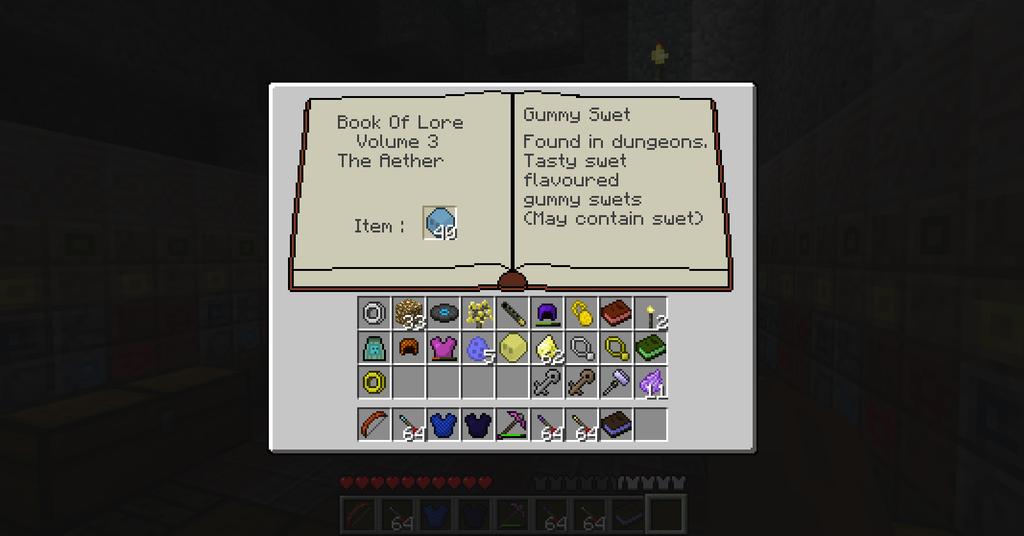Select the hammer item slot

[x=615, y=381]
